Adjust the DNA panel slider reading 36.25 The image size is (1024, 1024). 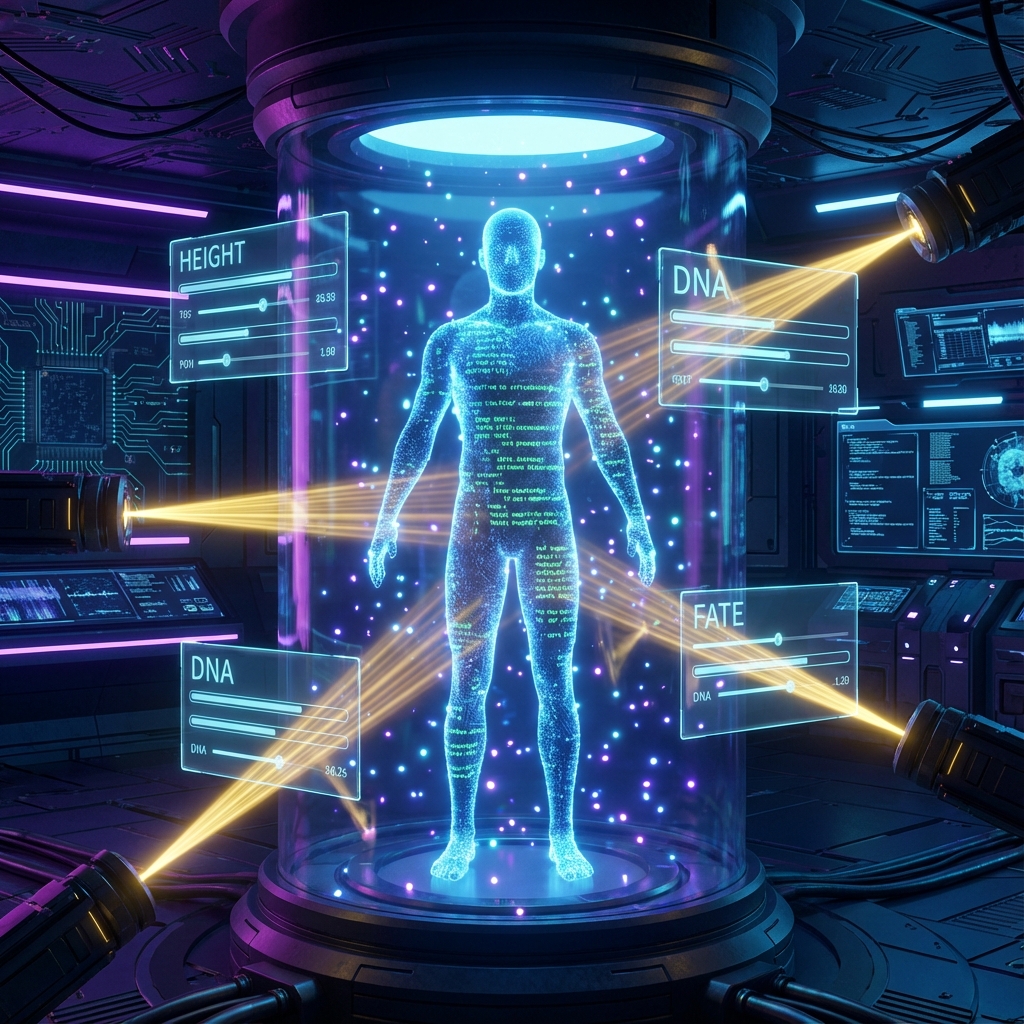click(279, 762)
